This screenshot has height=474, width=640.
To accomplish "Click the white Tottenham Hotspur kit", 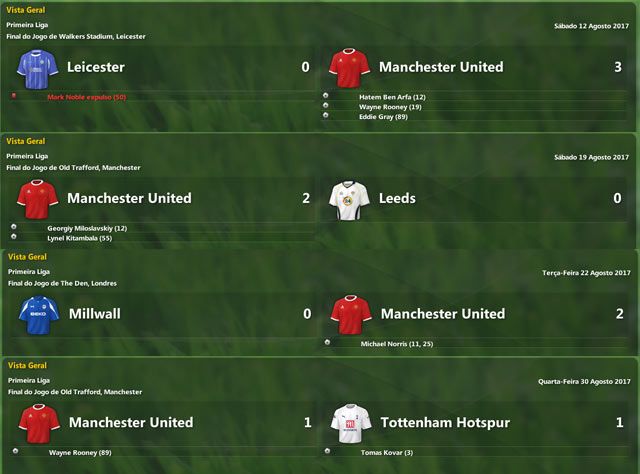I will (350, 423).
